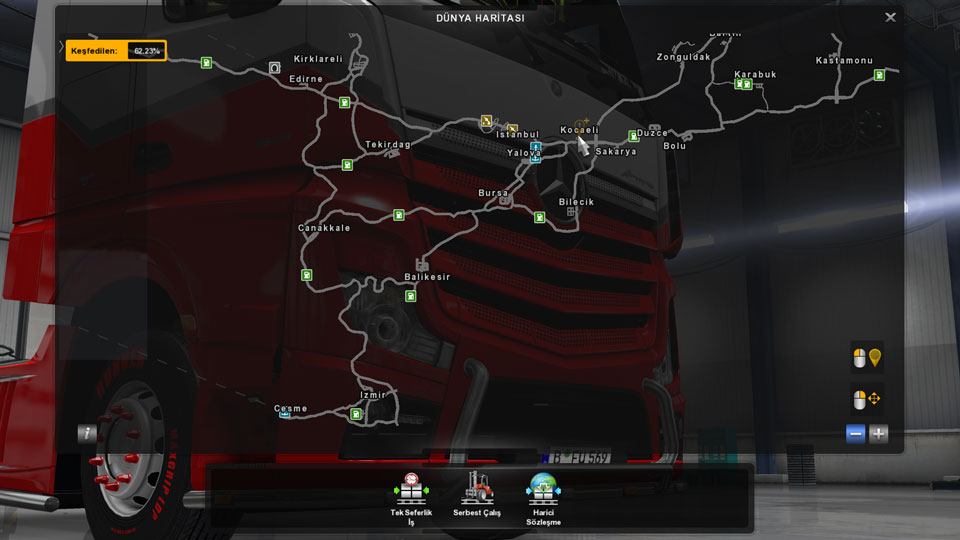Select Istanbul on the world map
This screenshot has width=960, height=540.
pos(518,135)
